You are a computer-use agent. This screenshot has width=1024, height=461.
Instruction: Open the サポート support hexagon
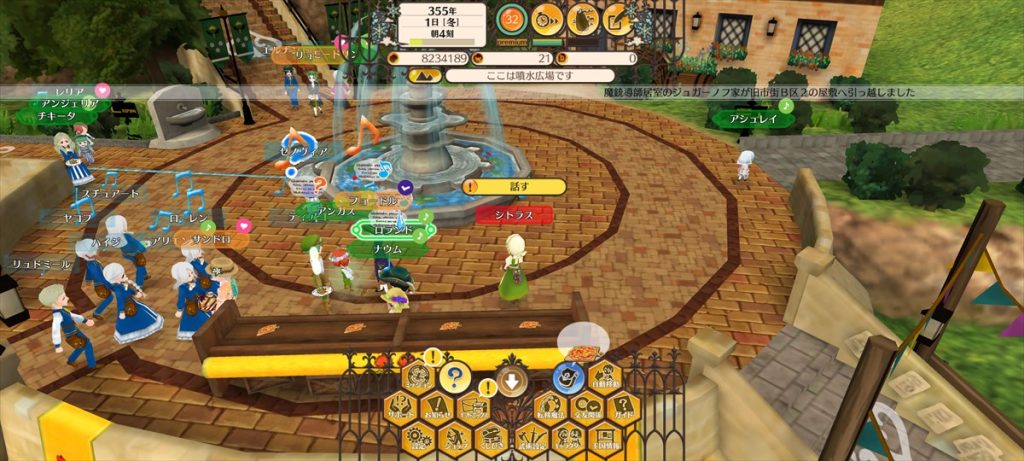coord(401,408)
